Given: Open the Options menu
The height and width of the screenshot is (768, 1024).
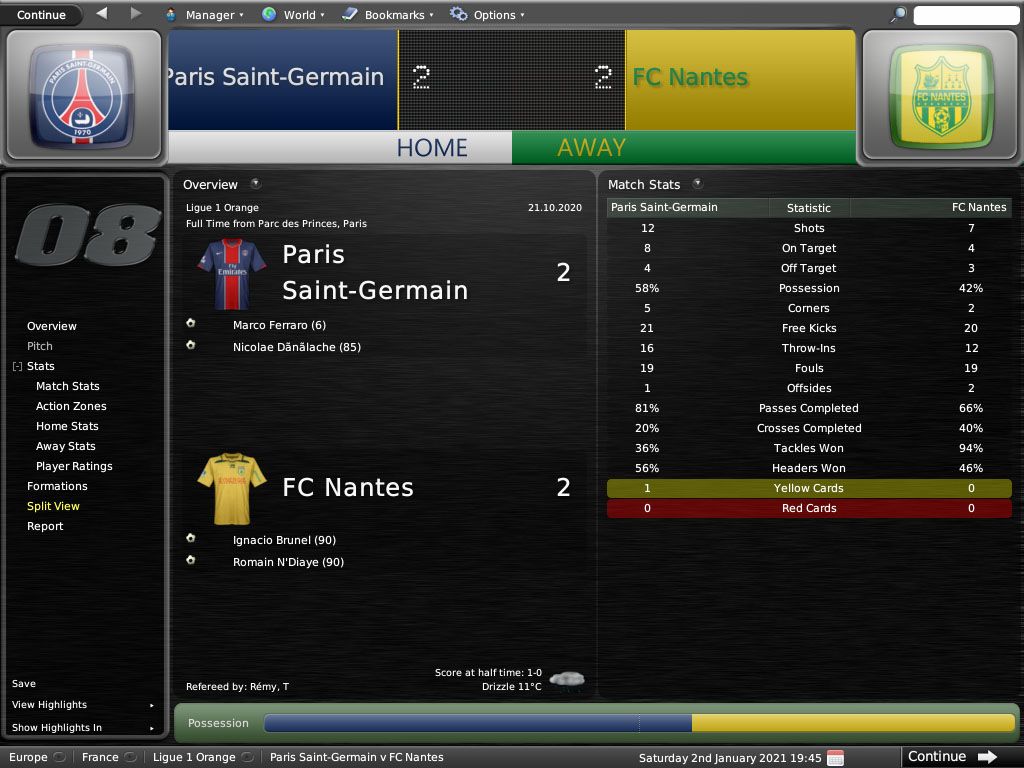Looking at the screenshot, I should [488, 15].
